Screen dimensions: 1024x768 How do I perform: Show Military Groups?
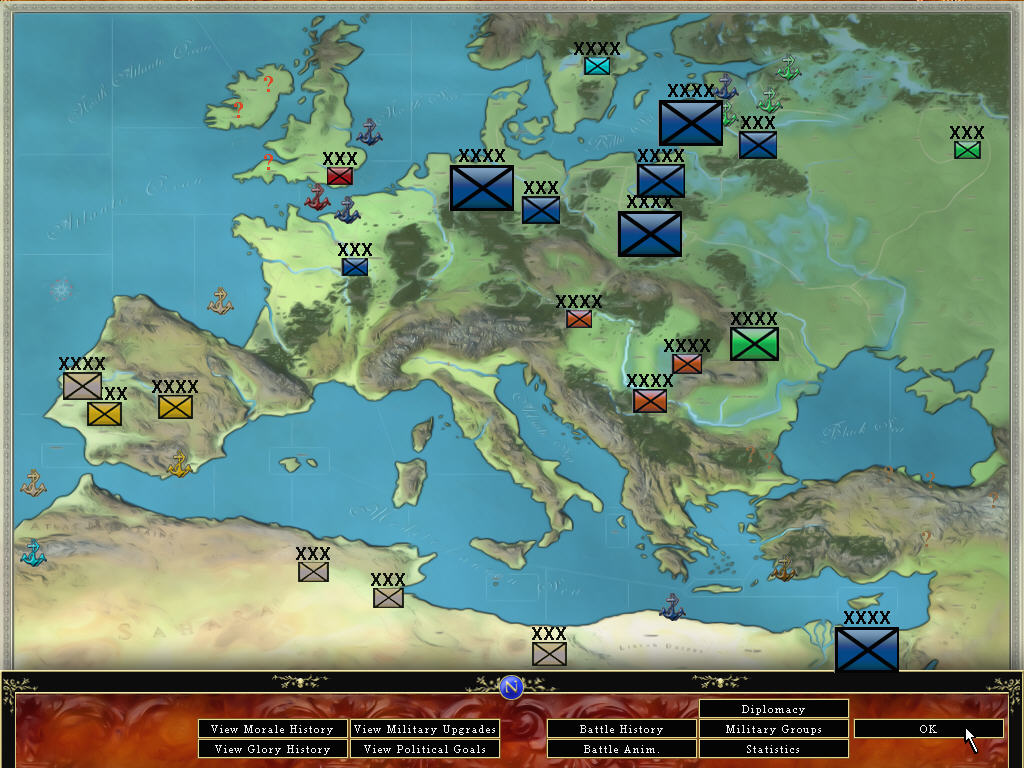(773, 729)
